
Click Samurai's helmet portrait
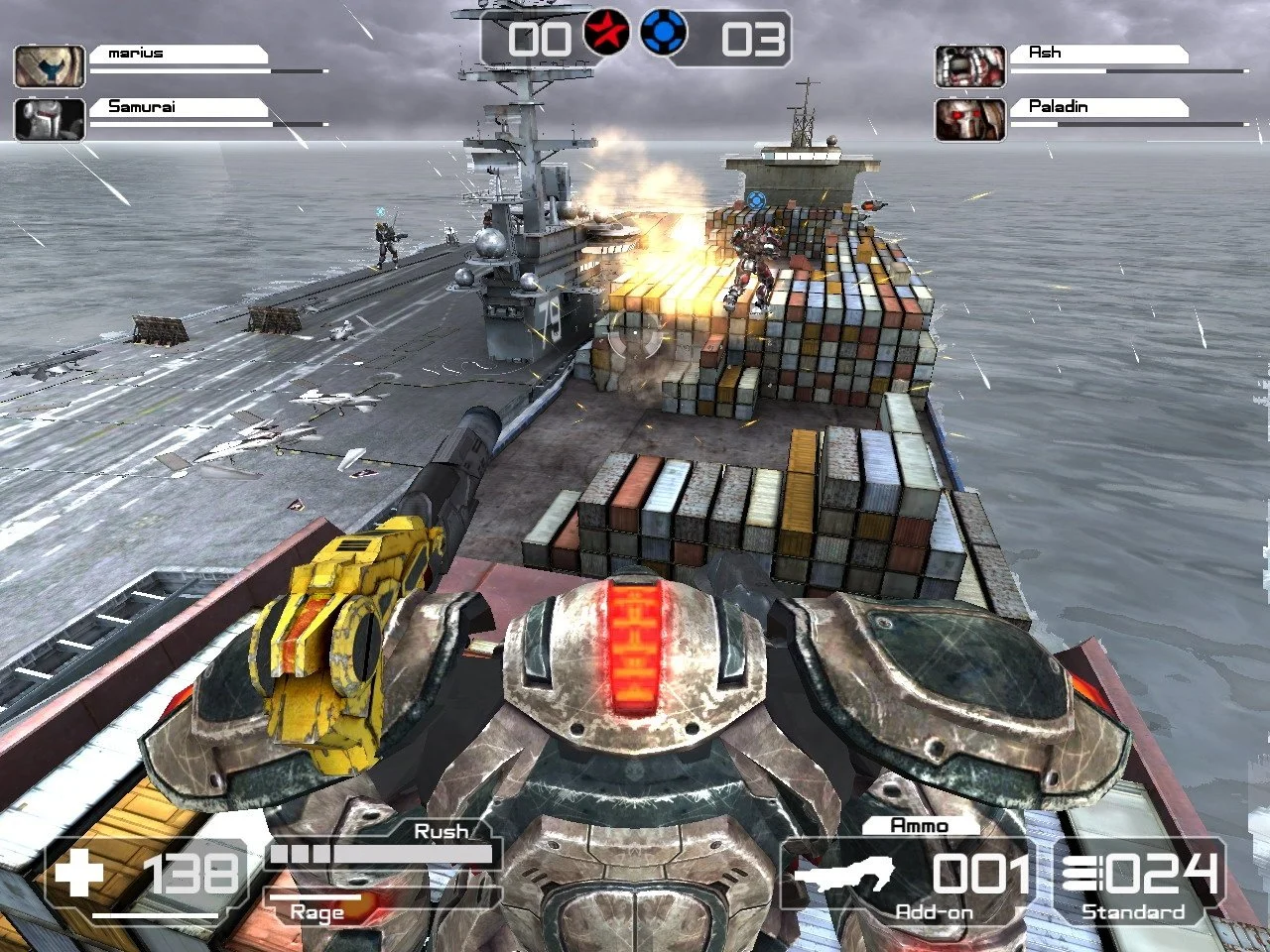pyautogui.click(x=49, y=121)
